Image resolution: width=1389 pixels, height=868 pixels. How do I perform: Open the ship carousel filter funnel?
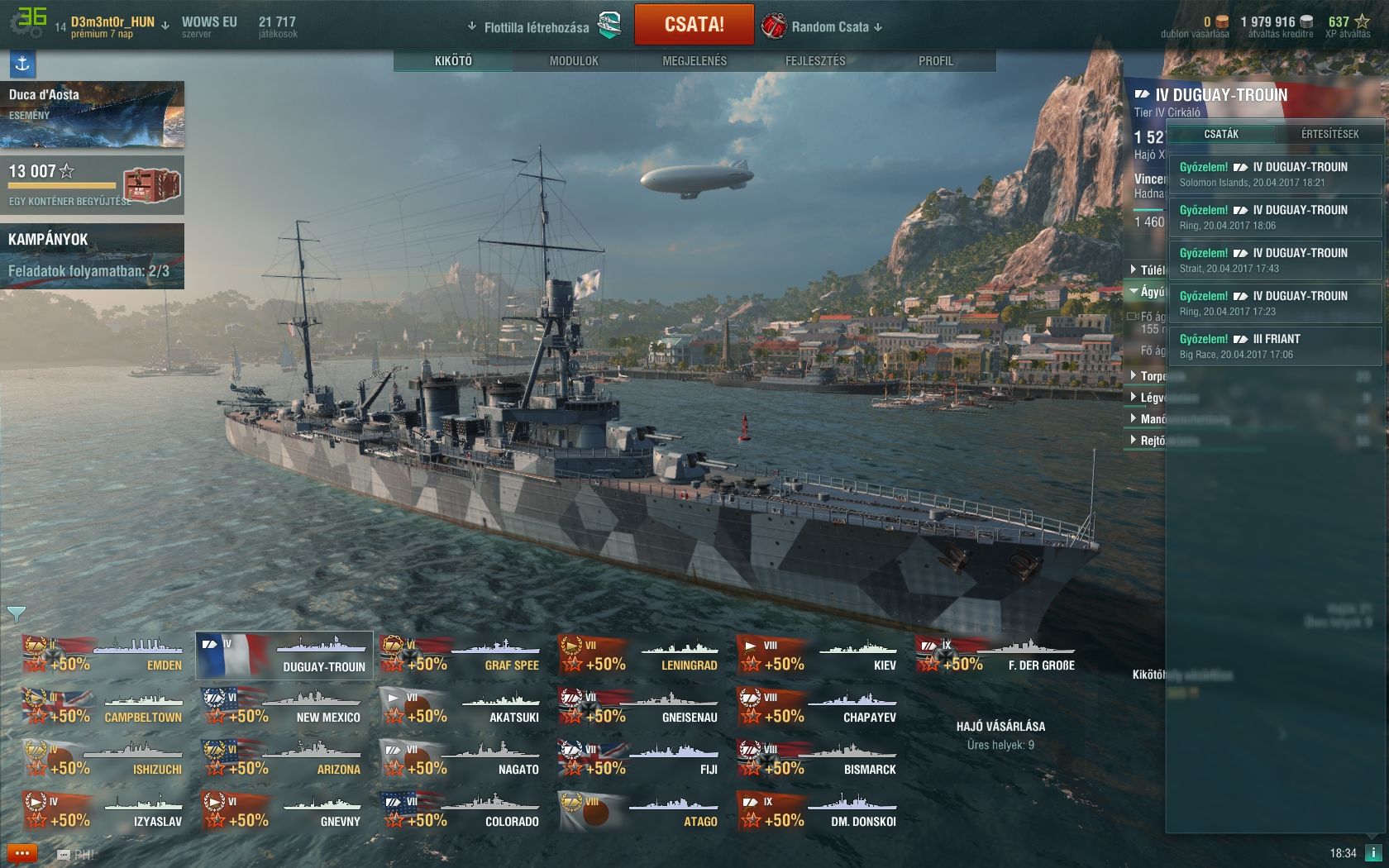pyautogui.click(x=16, y=614)
